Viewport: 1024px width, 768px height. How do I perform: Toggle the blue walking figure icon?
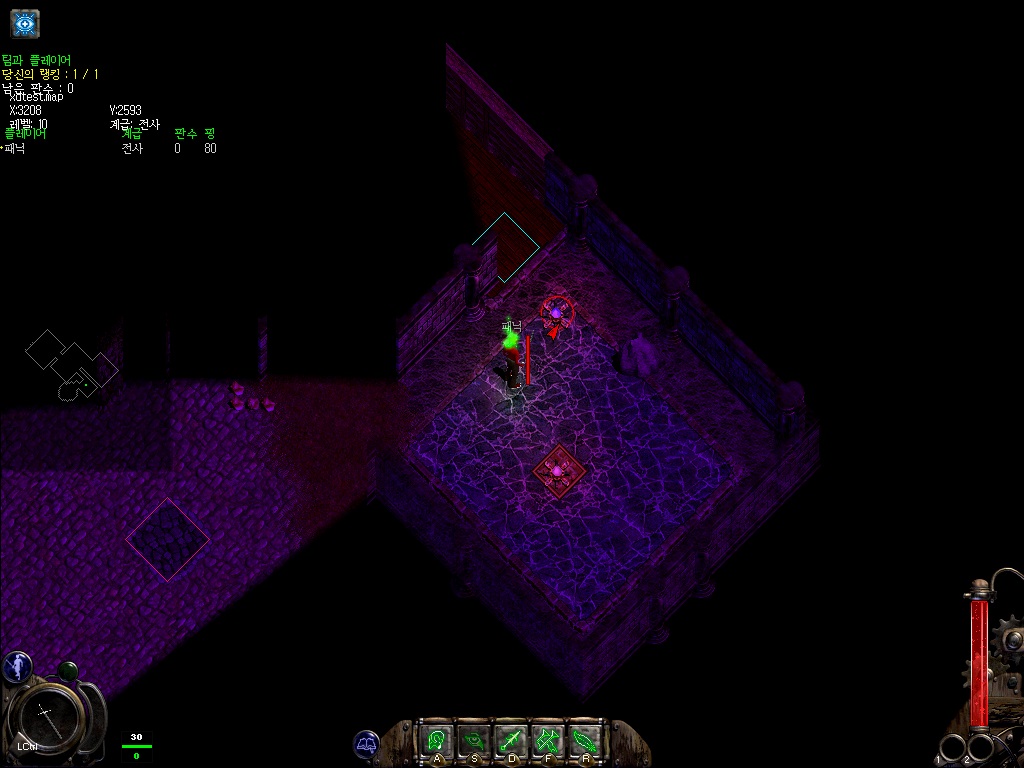17,666
